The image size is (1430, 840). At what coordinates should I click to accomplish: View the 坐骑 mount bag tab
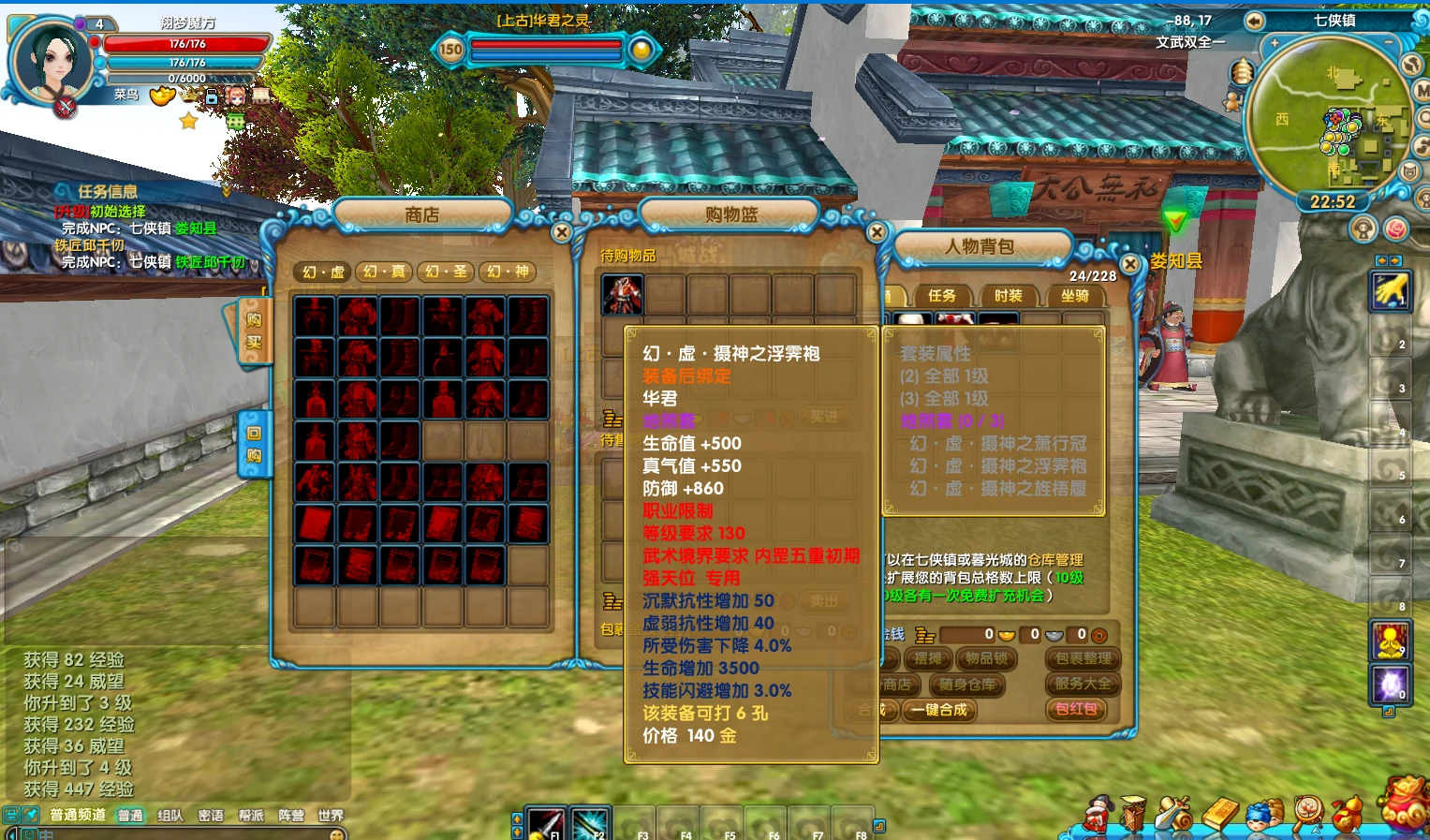click(1074, 296)
